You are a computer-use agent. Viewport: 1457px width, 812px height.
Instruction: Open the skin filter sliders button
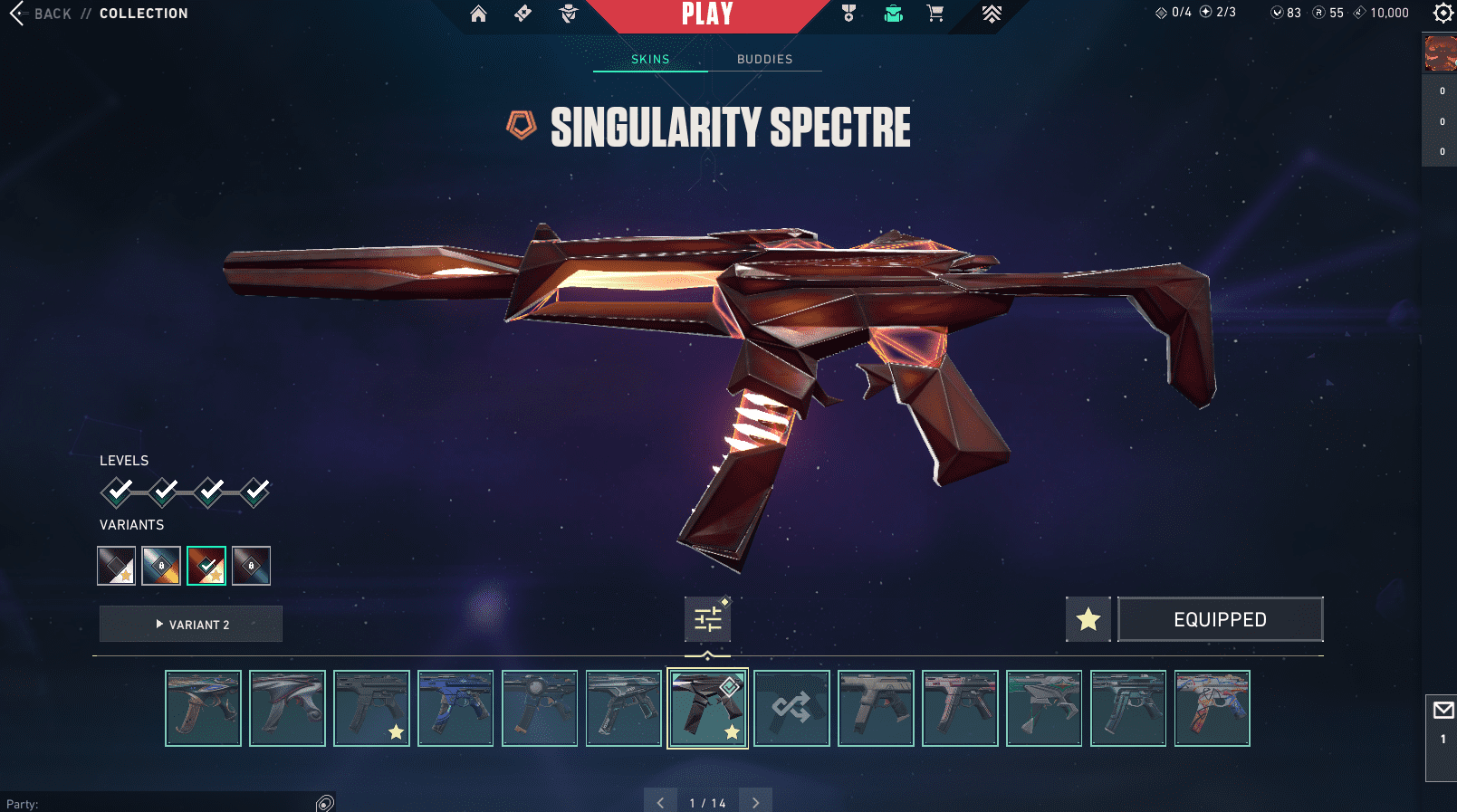tap(707, 619)
